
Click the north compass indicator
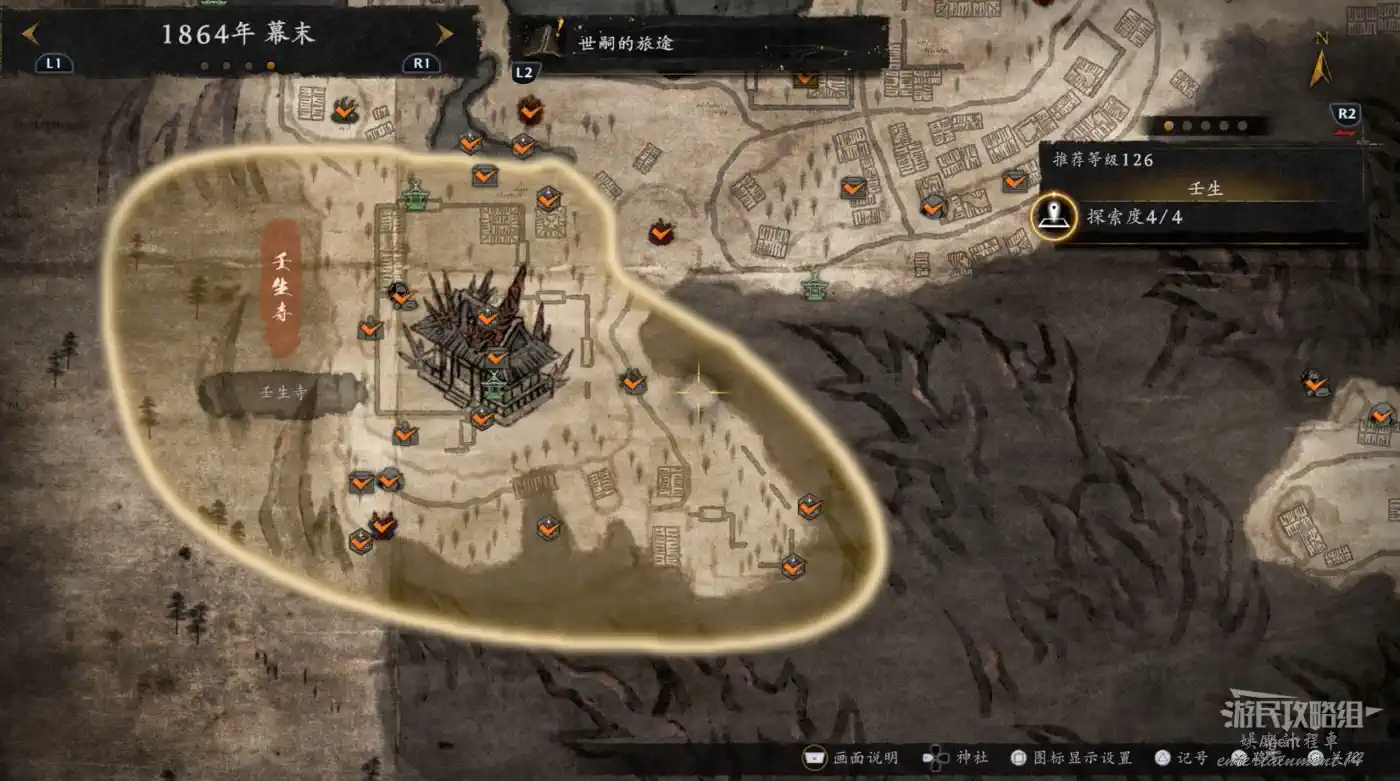click(1321, 64)
